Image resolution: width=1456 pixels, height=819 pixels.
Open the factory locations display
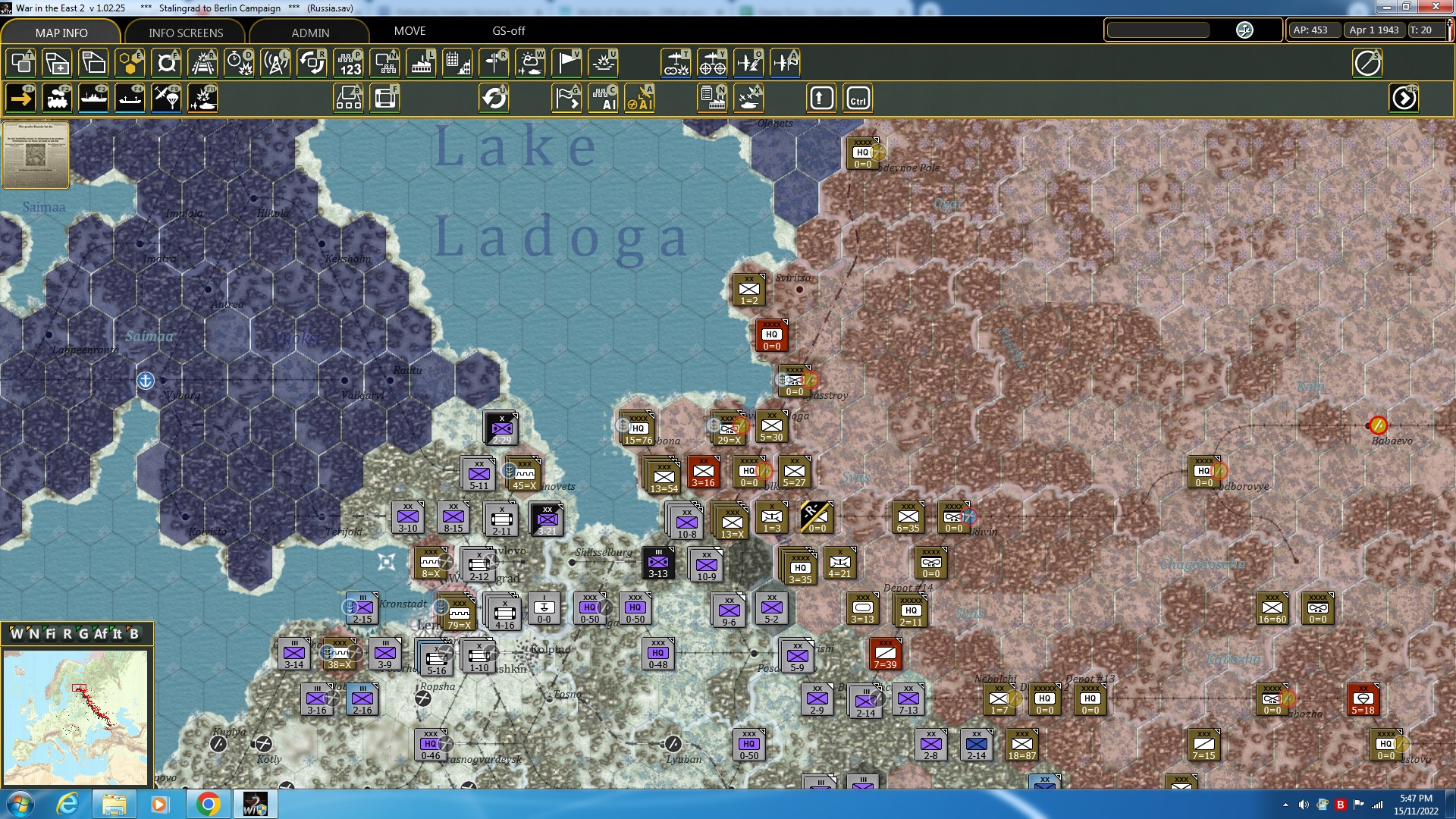[x=421, y=63]
